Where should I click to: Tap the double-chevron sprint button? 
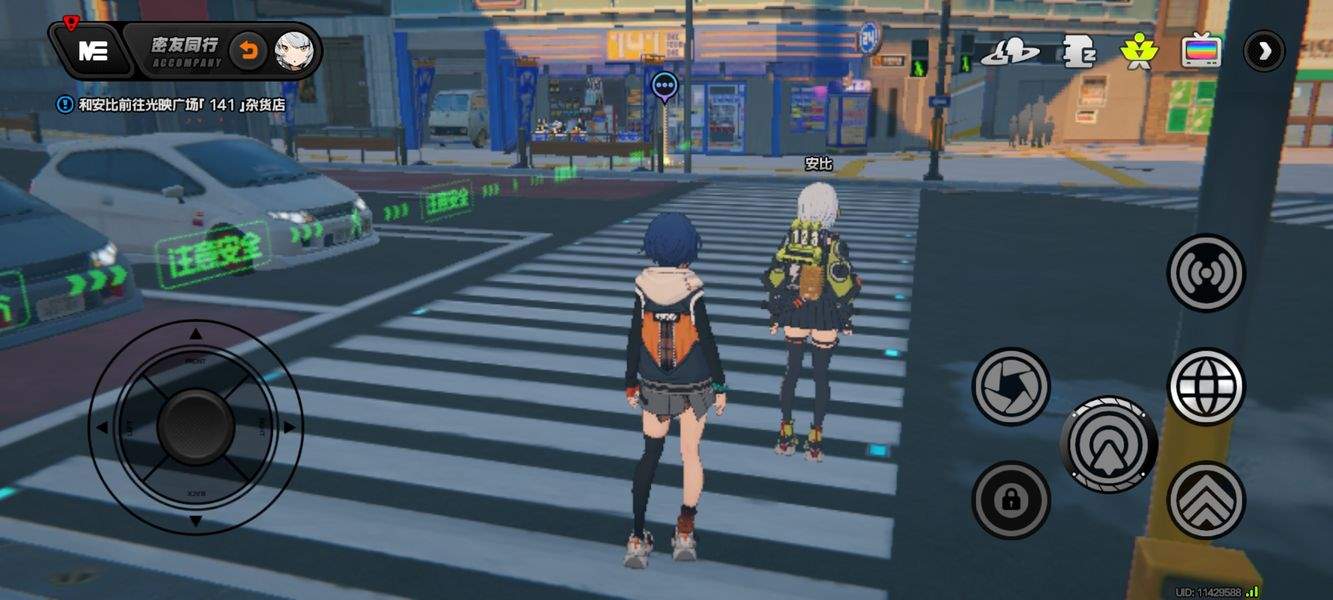pos(1206,499)
